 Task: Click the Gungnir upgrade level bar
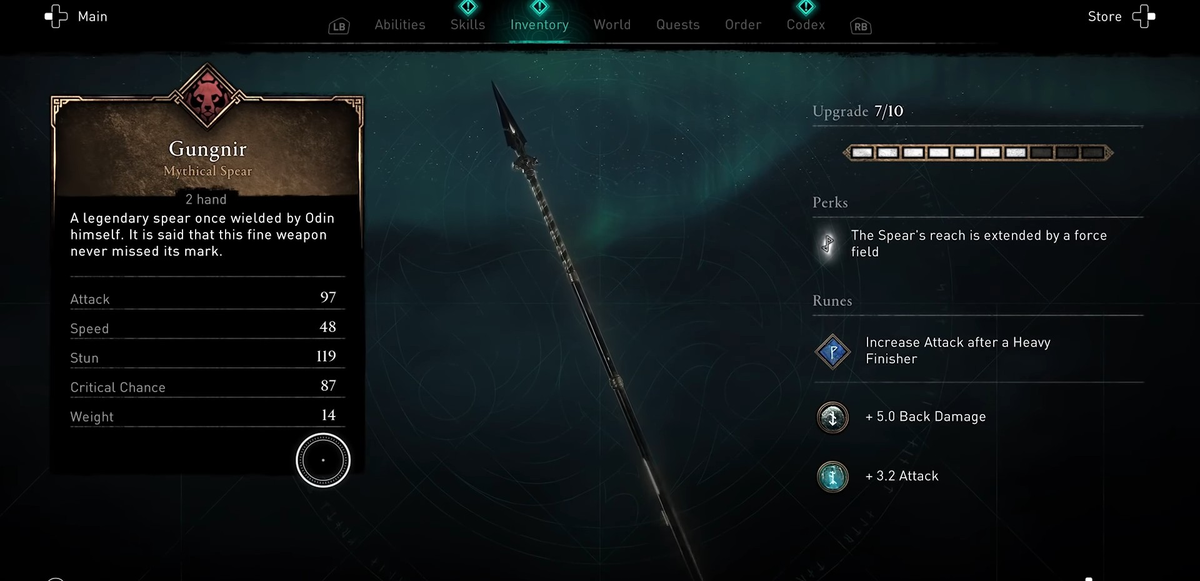tap(977, 153)
